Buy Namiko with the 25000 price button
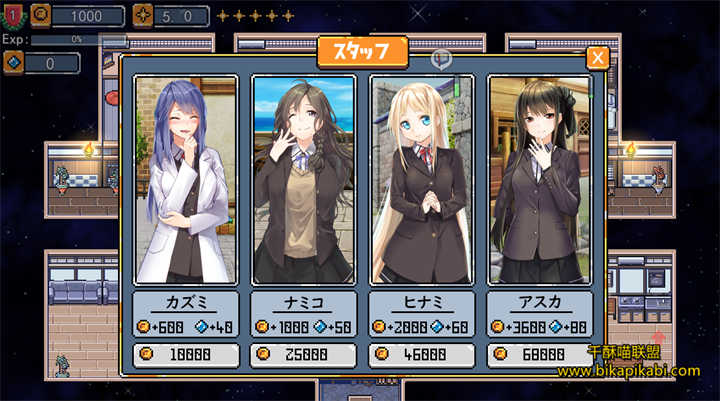 tap(303, 354)
